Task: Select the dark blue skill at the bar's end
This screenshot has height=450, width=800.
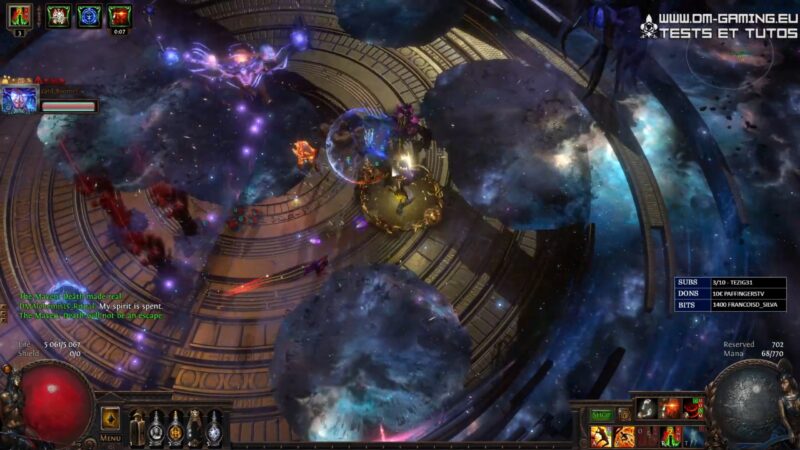Action: (x=695, y=436)
